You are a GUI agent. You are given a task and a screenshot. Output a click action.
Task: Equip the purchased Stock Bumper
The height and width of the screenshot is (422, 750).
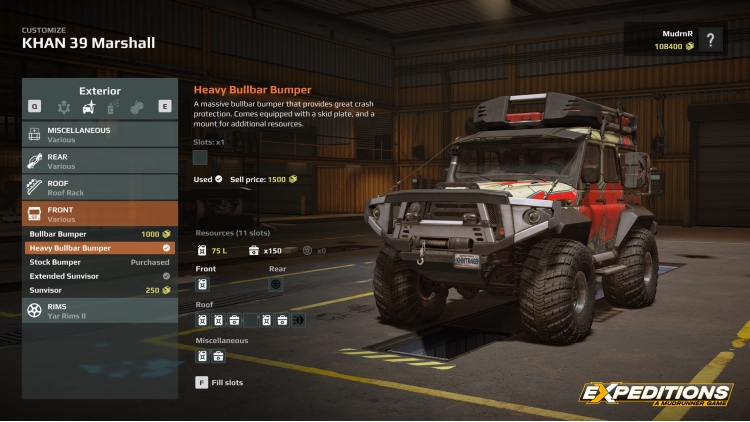99,262
